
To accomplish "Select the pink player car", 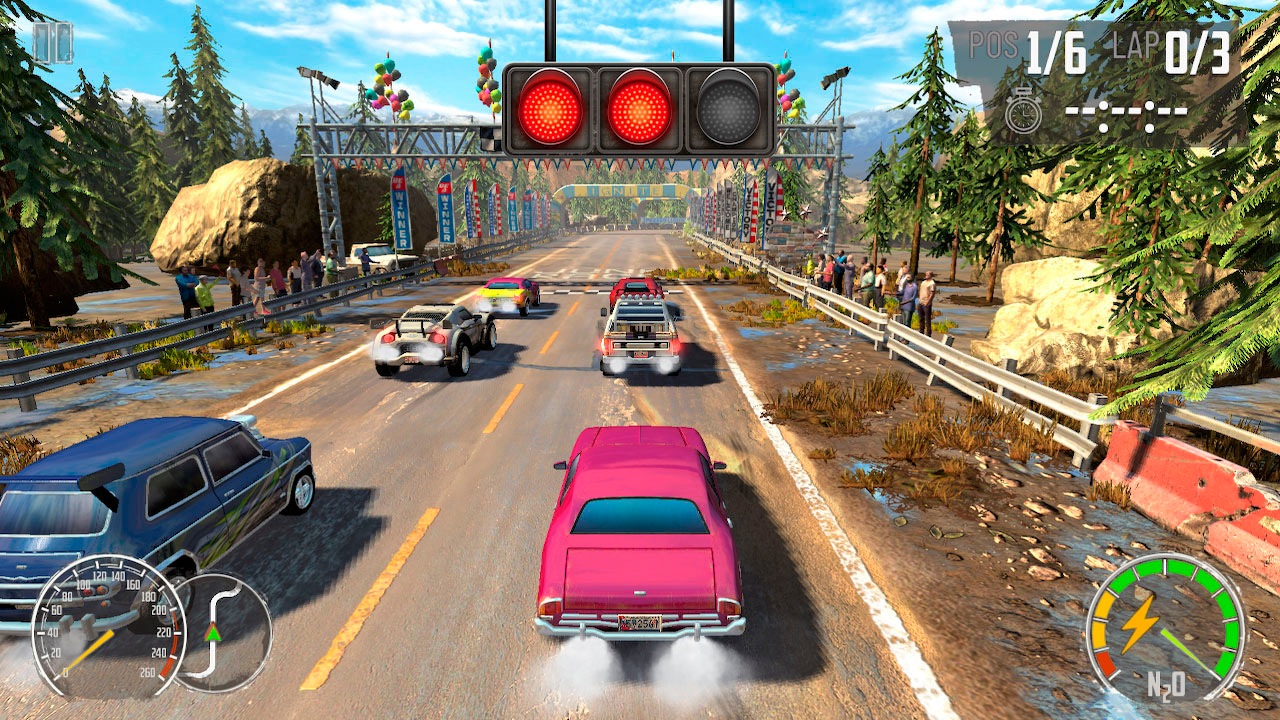I will coord(640,540).
